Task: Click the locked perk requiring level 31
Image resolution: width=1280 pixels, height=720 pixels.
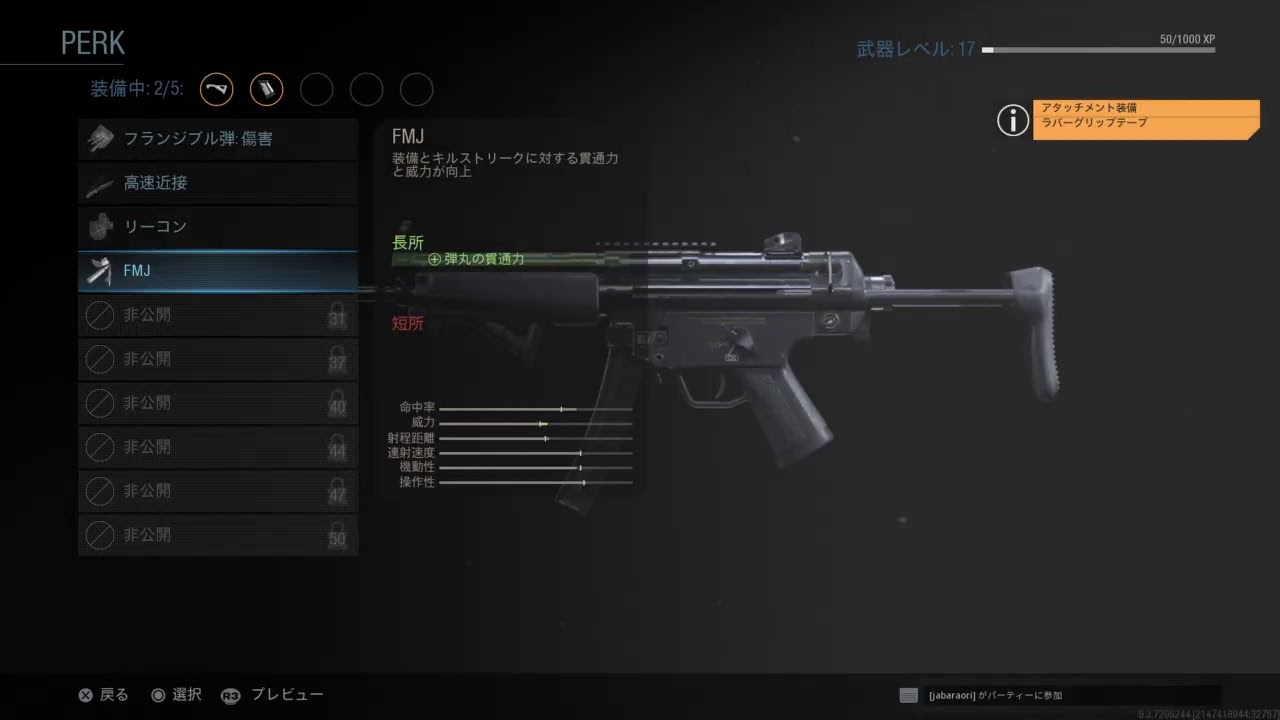Action: 218,315
